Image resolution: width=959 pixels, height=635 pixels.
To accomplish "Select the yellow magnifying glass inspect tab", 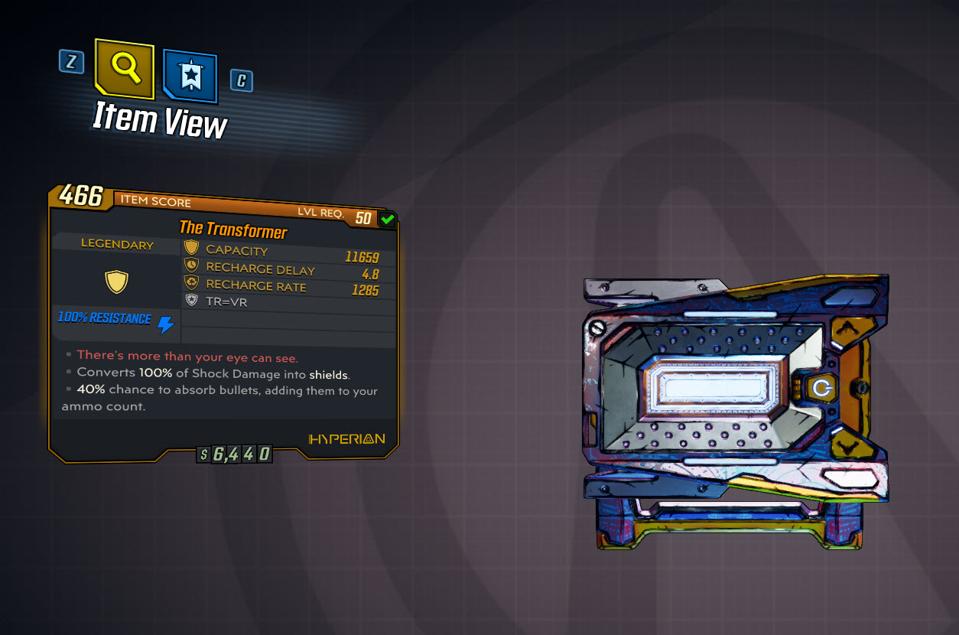I will tap(124, 68).
